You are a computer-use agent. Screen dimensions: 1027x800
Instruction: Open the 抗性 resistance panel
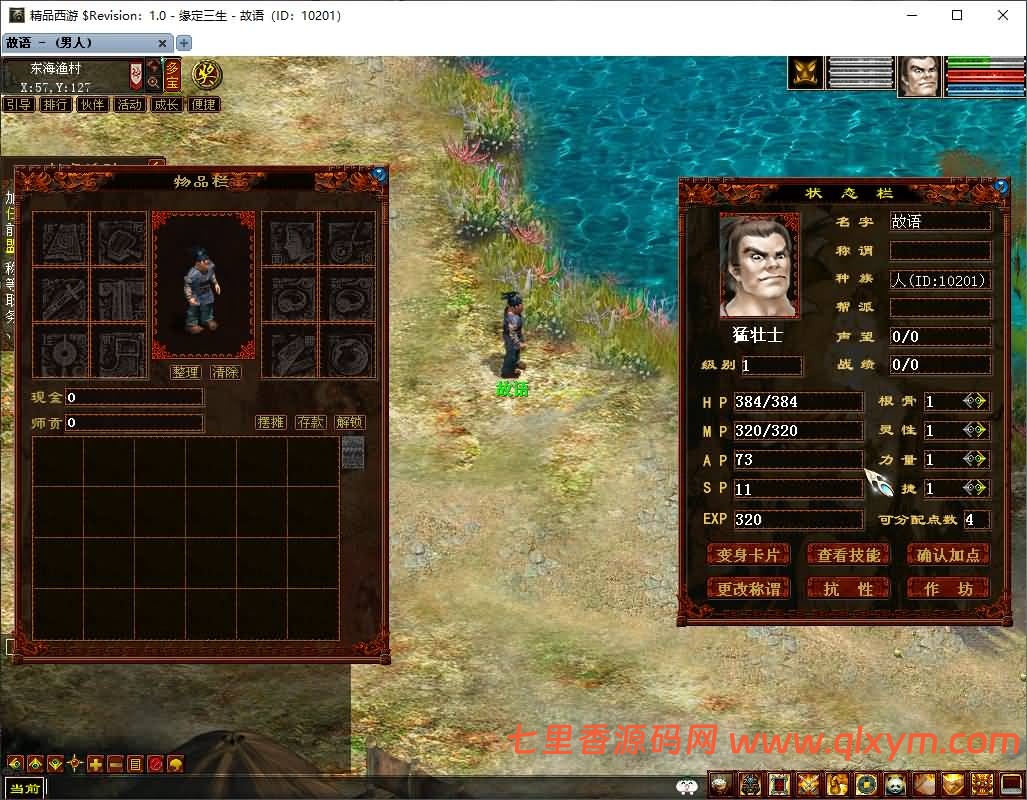pyautogui.click(x=849, y=589)
